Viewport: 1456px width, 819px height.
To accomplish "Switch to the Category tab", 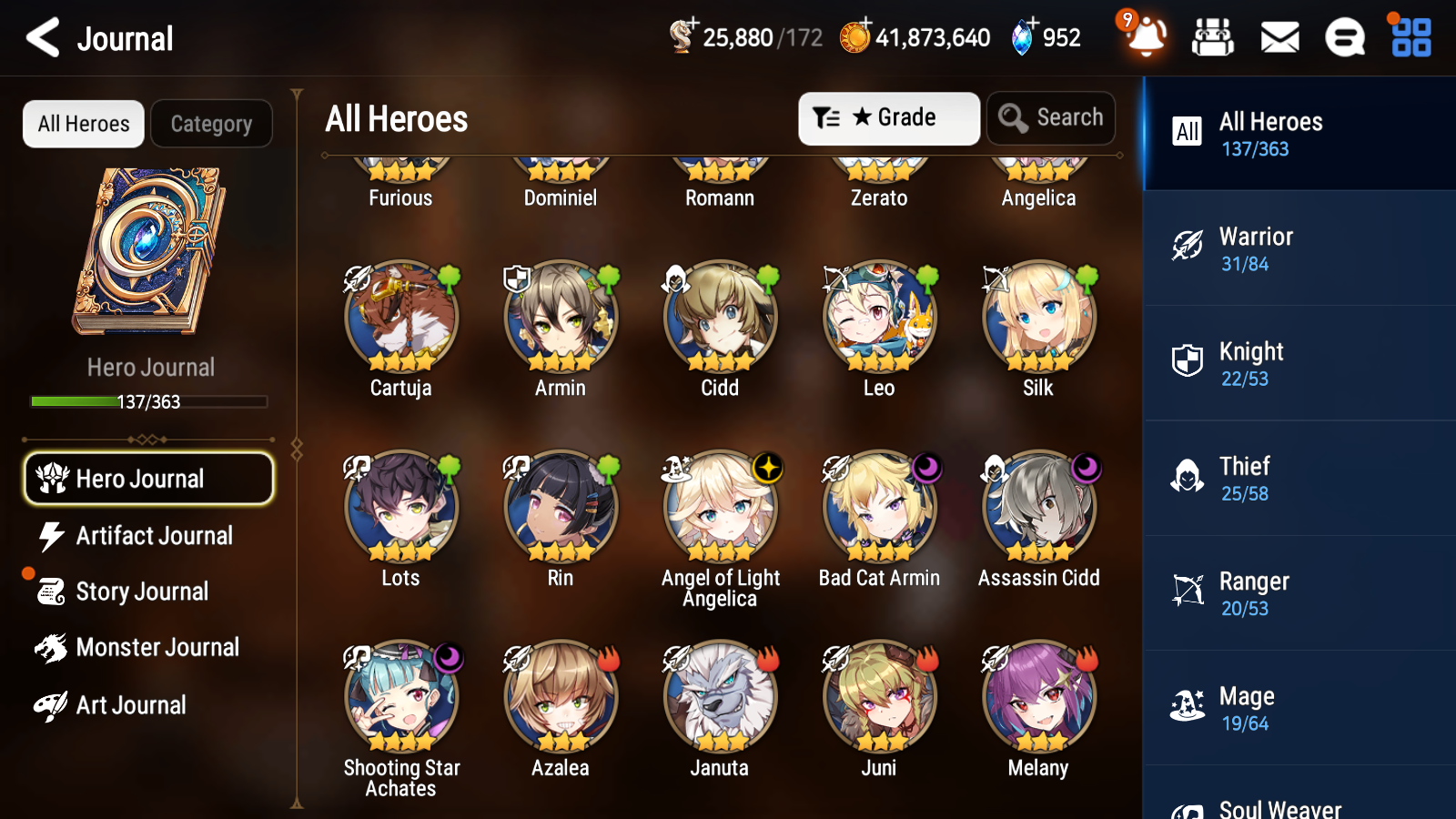I will coord(211,124).
